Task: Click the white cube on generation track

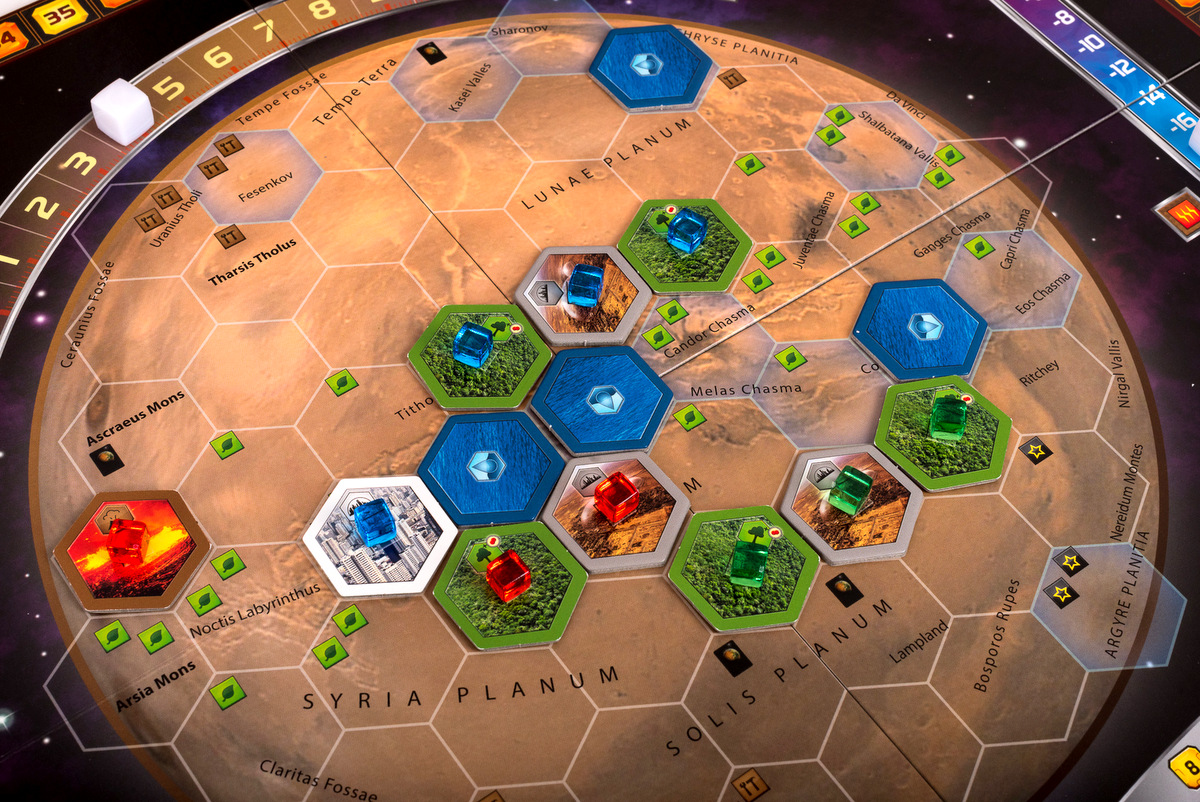Action: click(x=122, y=114)
